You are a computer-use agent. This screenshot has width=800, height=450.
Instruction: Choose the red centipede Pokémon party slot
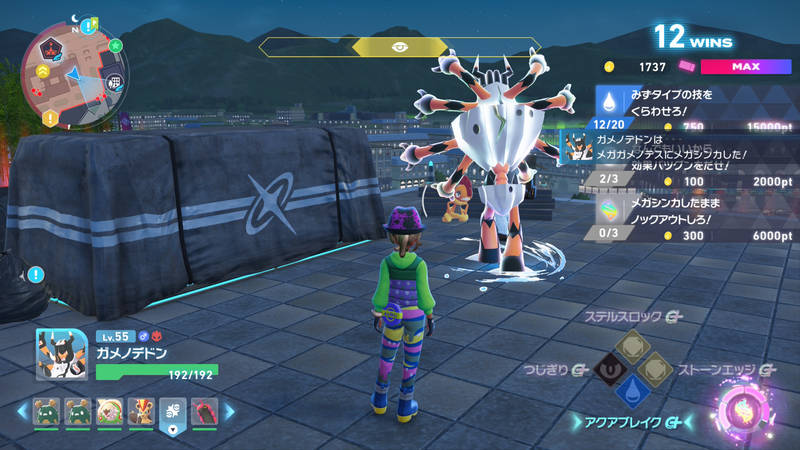[204, 411]
